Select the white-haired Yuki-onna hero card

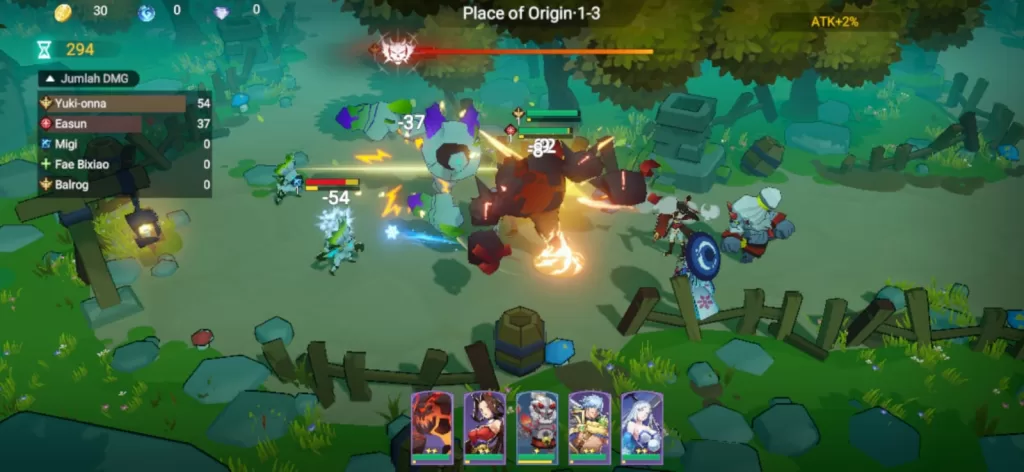(x=641, y=426)
